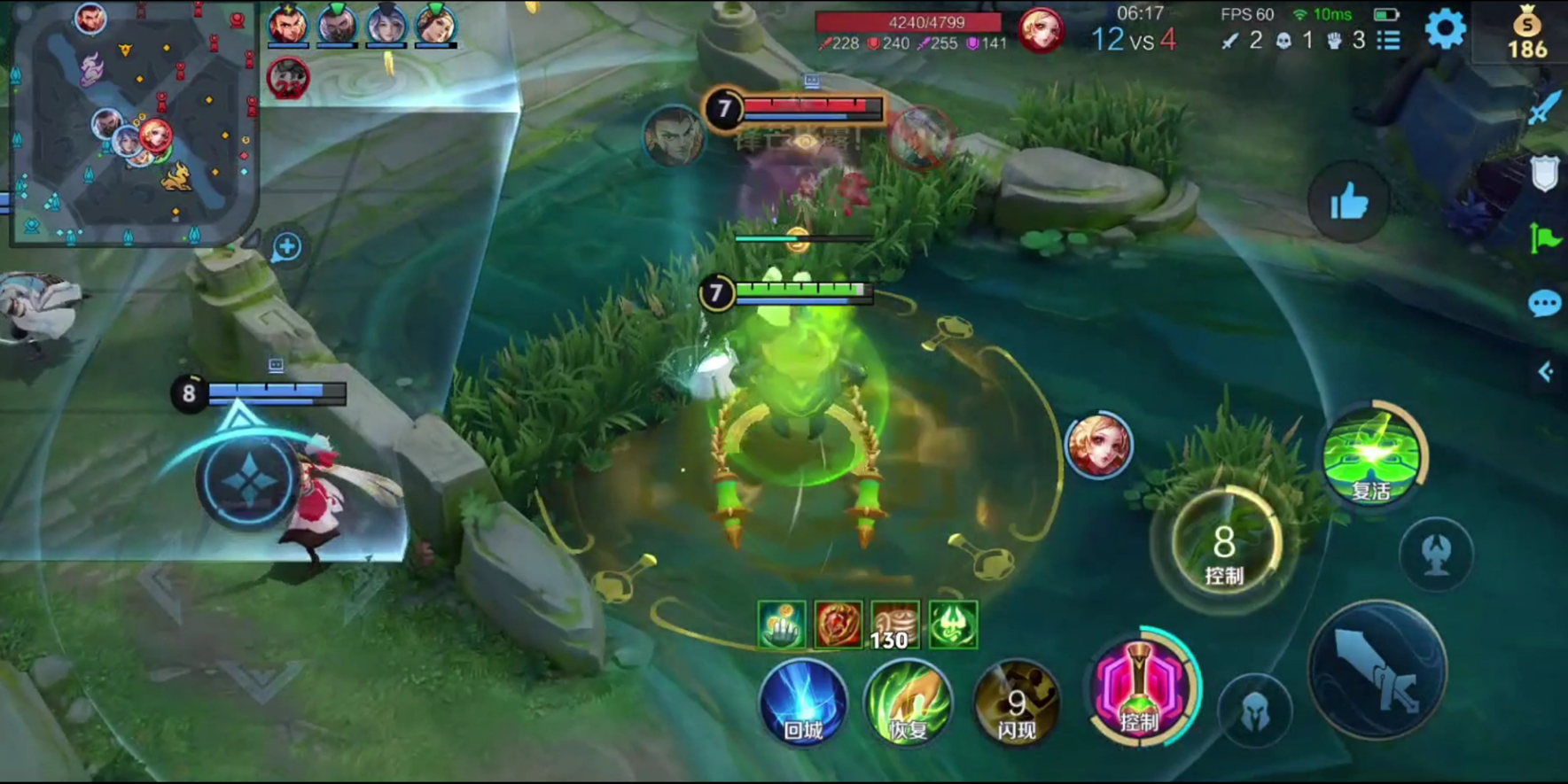Attack with the sword basic attack button
1568x784 pixels.
point(1377,671)
